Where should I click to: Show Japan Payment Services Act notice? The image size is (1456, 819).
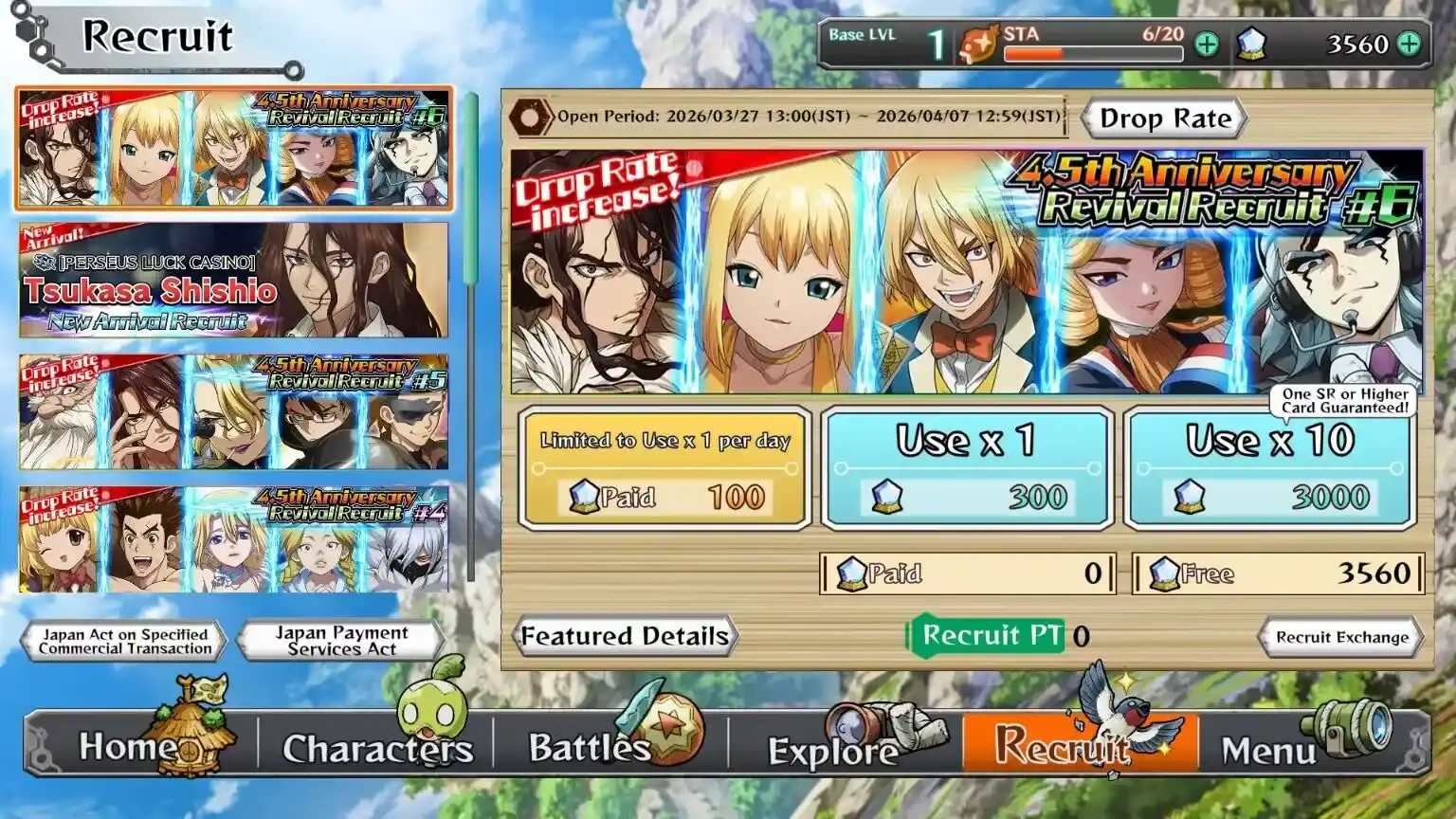pos(341,641)
